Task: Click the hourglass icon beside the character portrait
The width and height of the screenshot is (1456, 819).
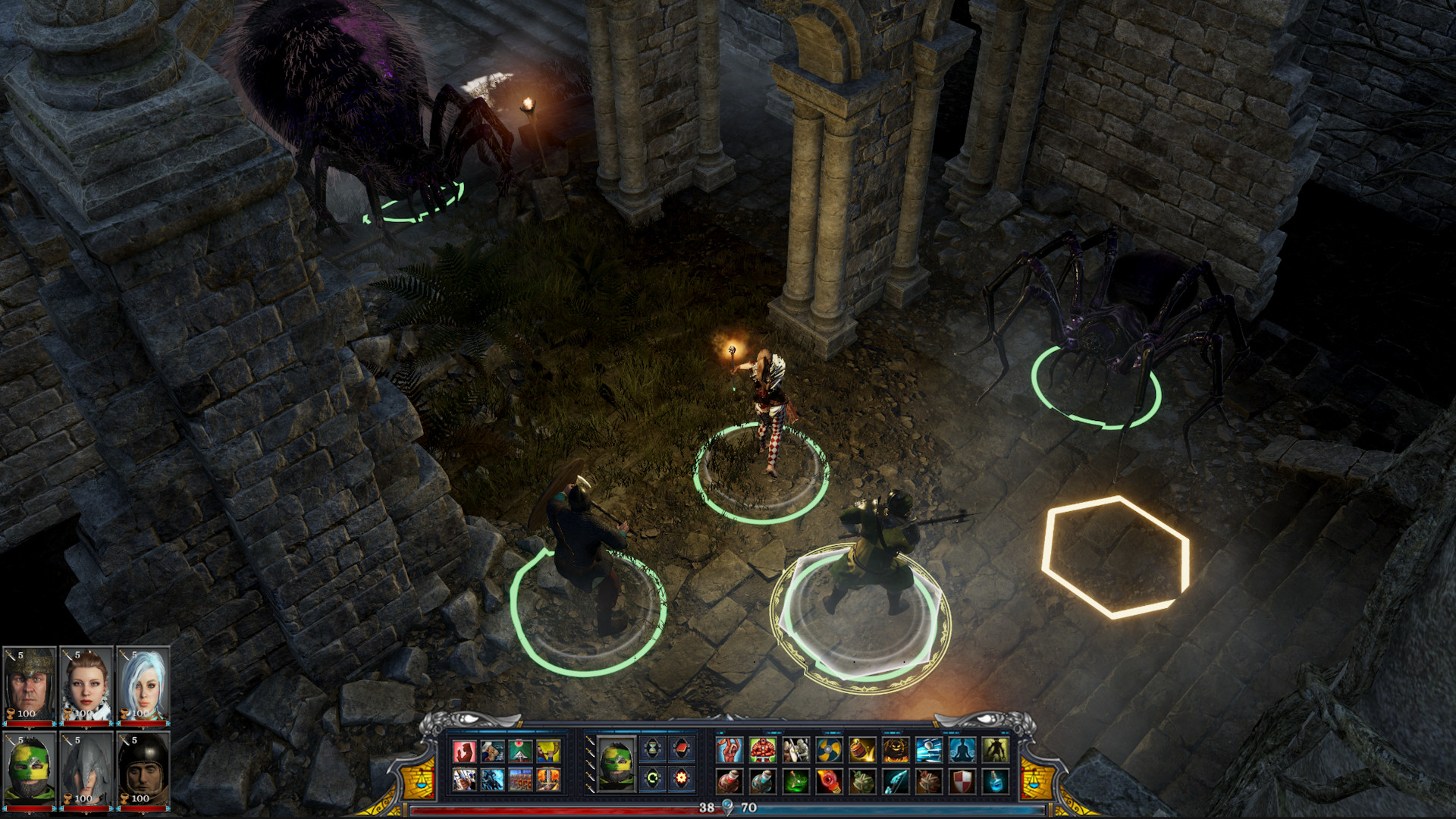Action: (x=651, y=748)
